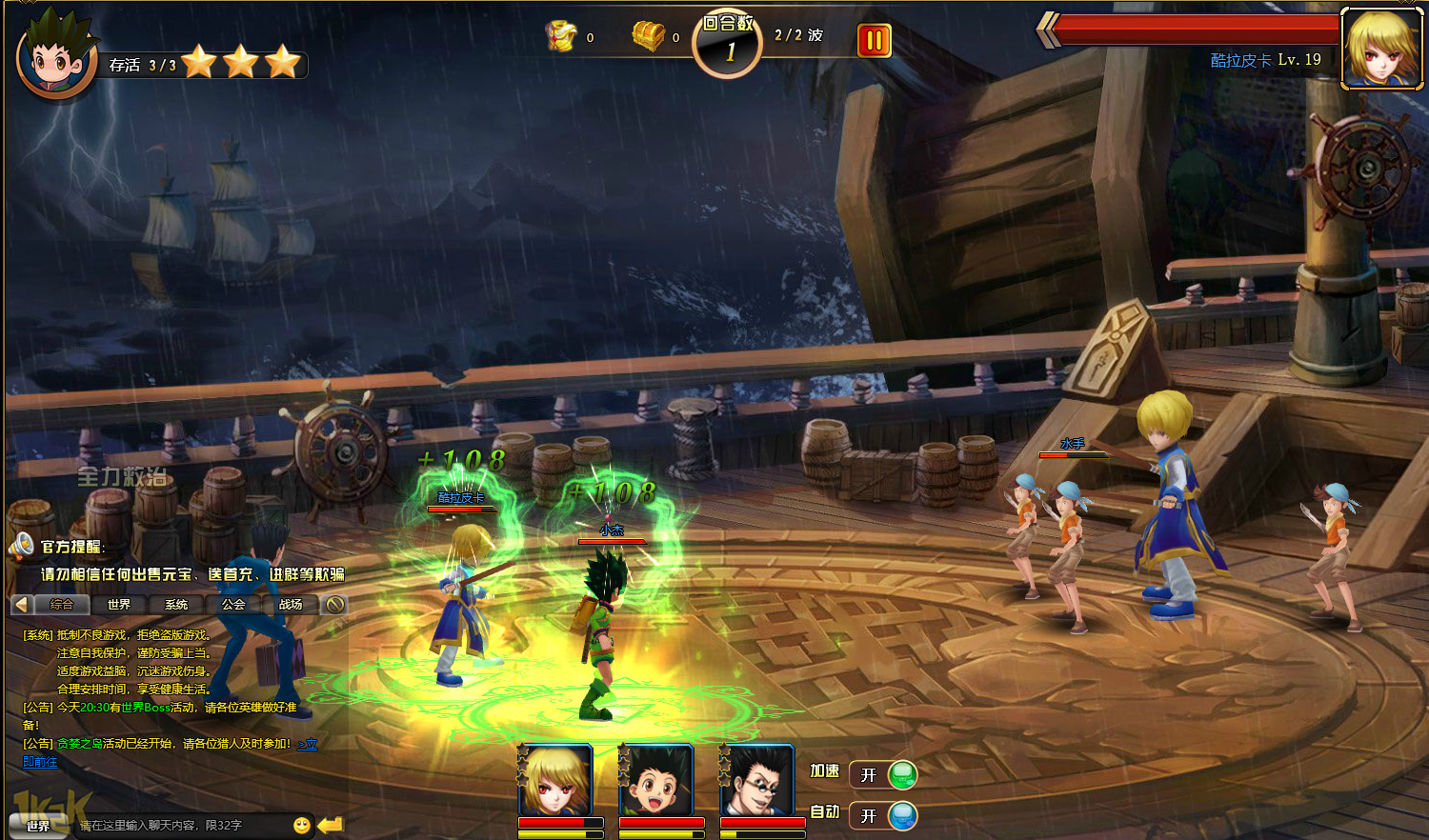Image resolution: width=1429 pixels, height=840 pixels.
Task: Select Gon's portrait in the party bar
Action: (x=656, y=781)
